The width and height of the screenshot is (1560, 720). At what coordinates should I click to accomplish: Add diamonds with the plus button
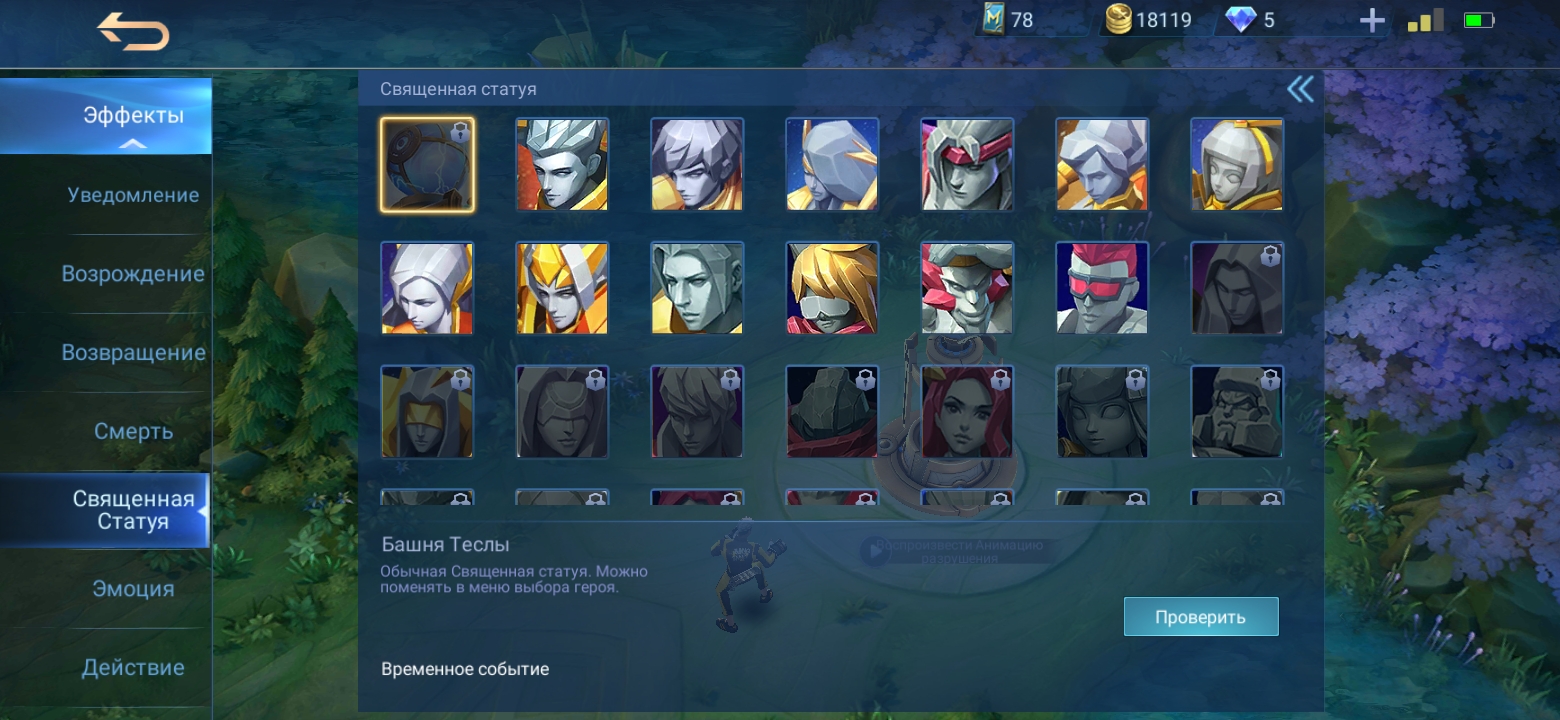pyautogui.click(x=1372, y=21)
